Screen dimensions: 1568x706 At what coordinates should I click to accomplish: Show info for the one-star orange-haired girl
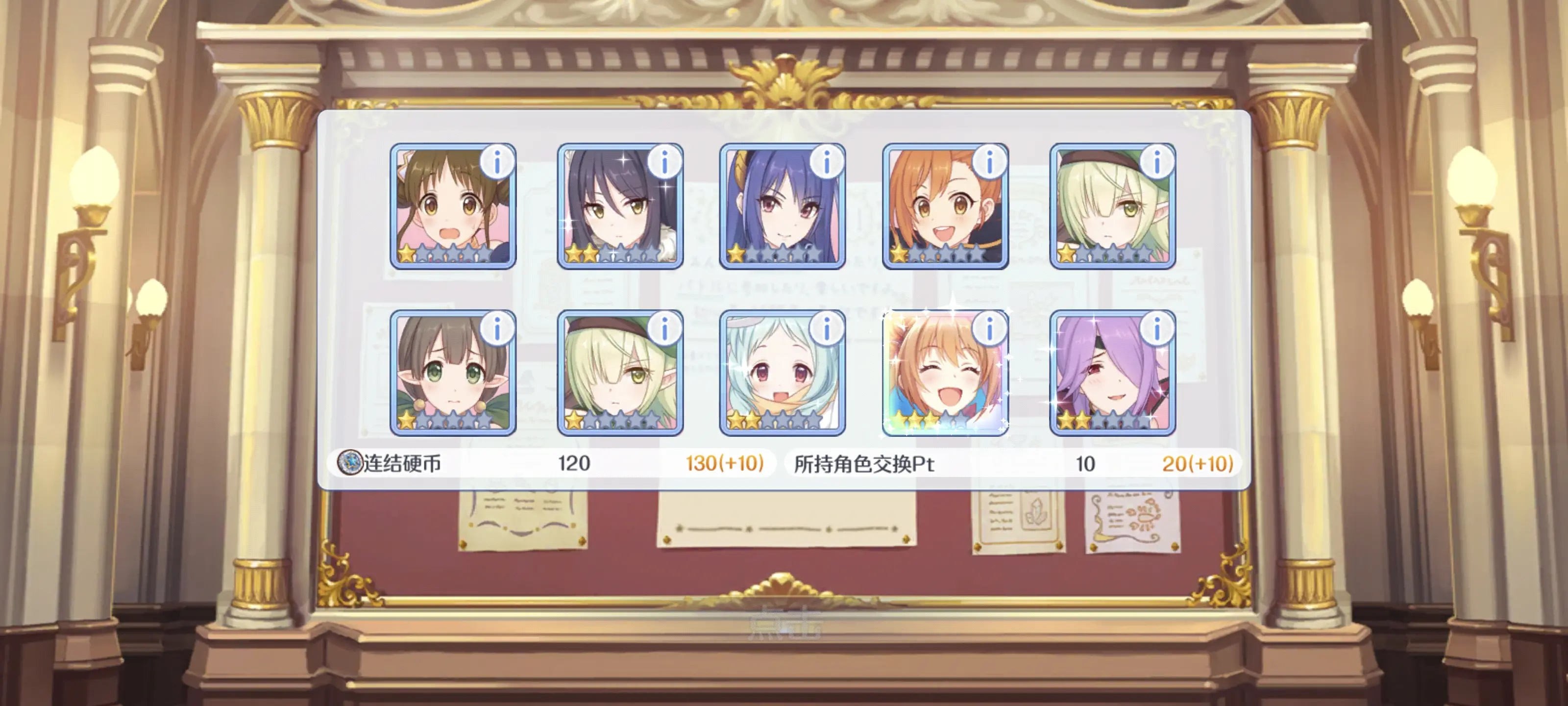(989, 162)
